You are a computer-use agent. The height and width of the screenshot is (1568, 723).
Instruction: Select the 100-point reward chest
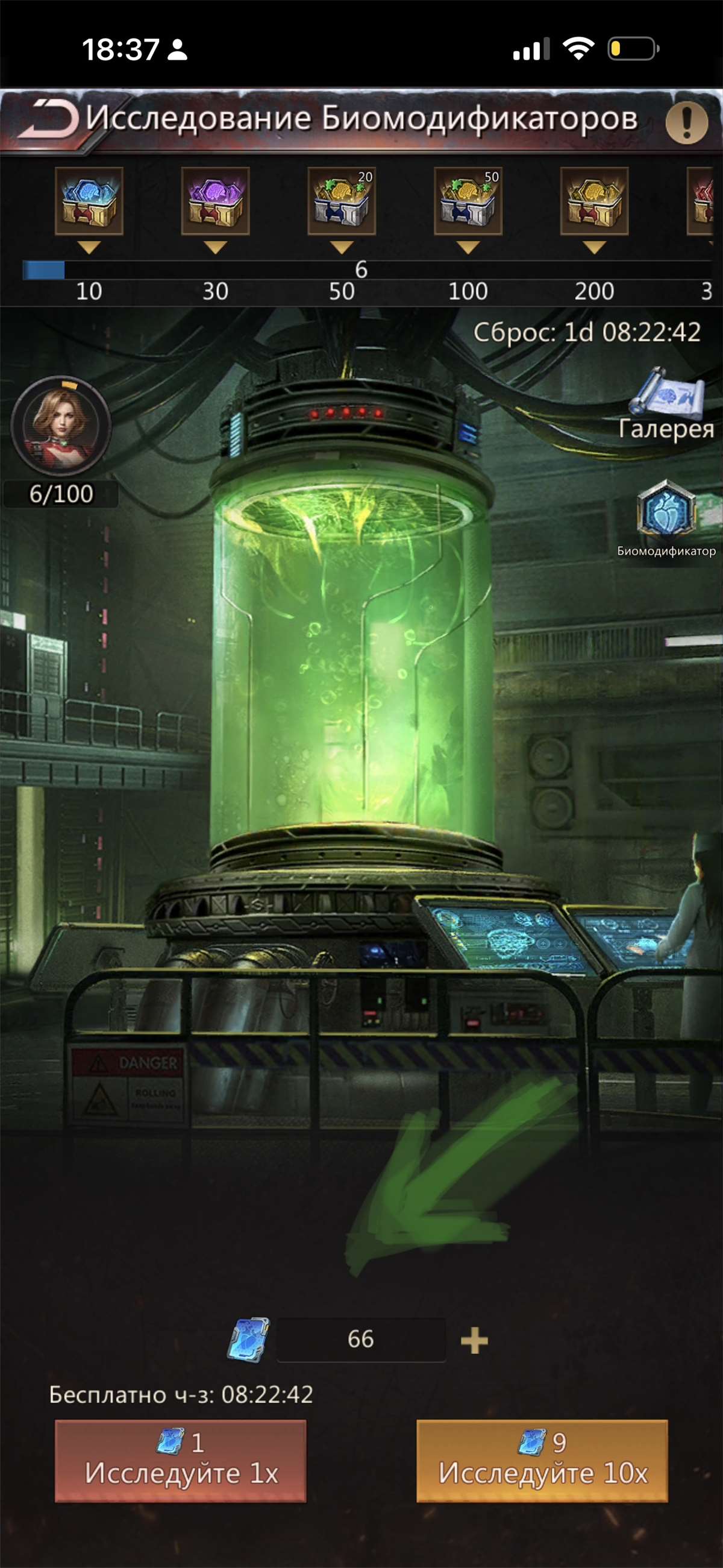[468, 201]
